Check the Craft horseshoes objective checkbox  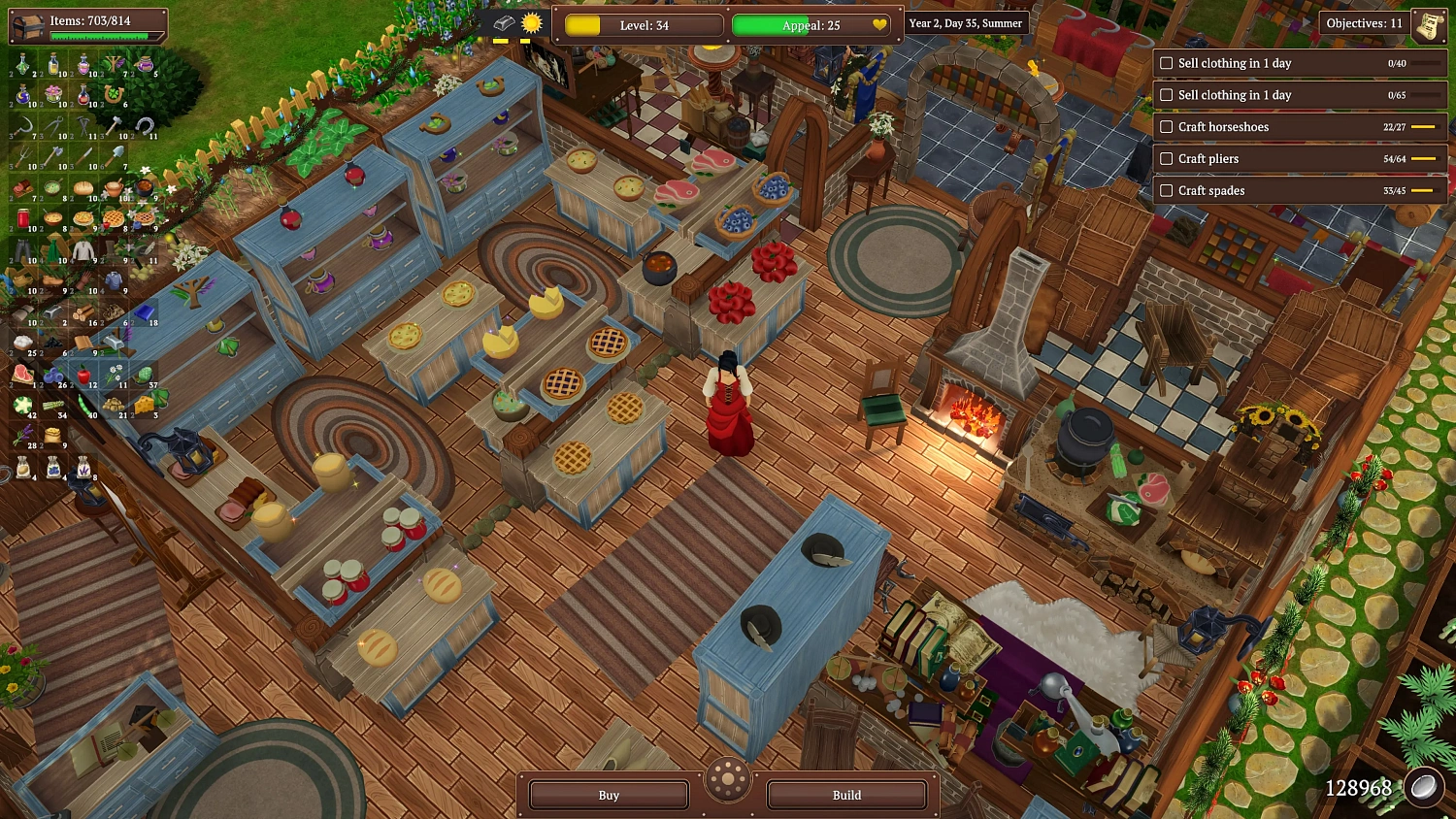[1166, 126]
